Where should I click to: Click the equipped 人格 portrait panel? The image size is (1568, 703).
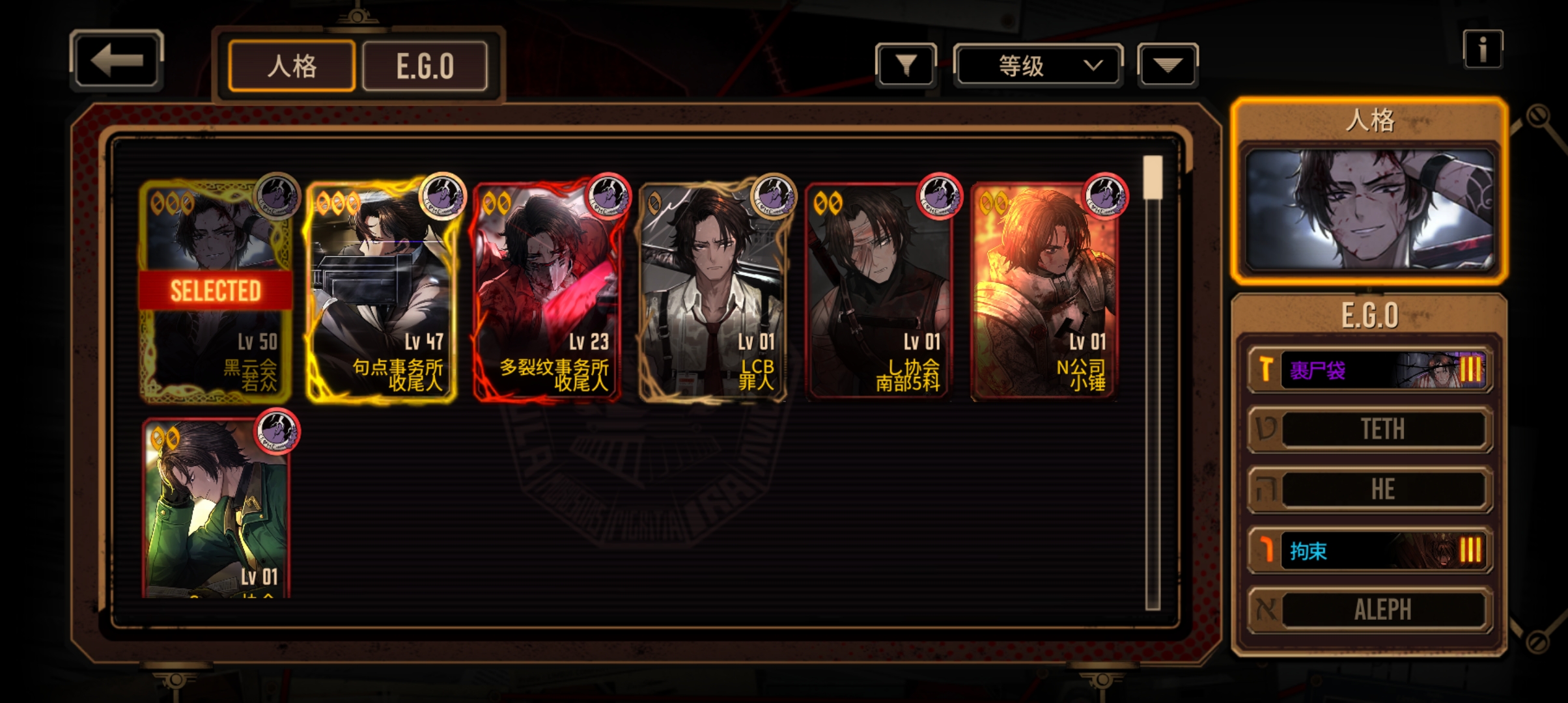point(1369,210)
